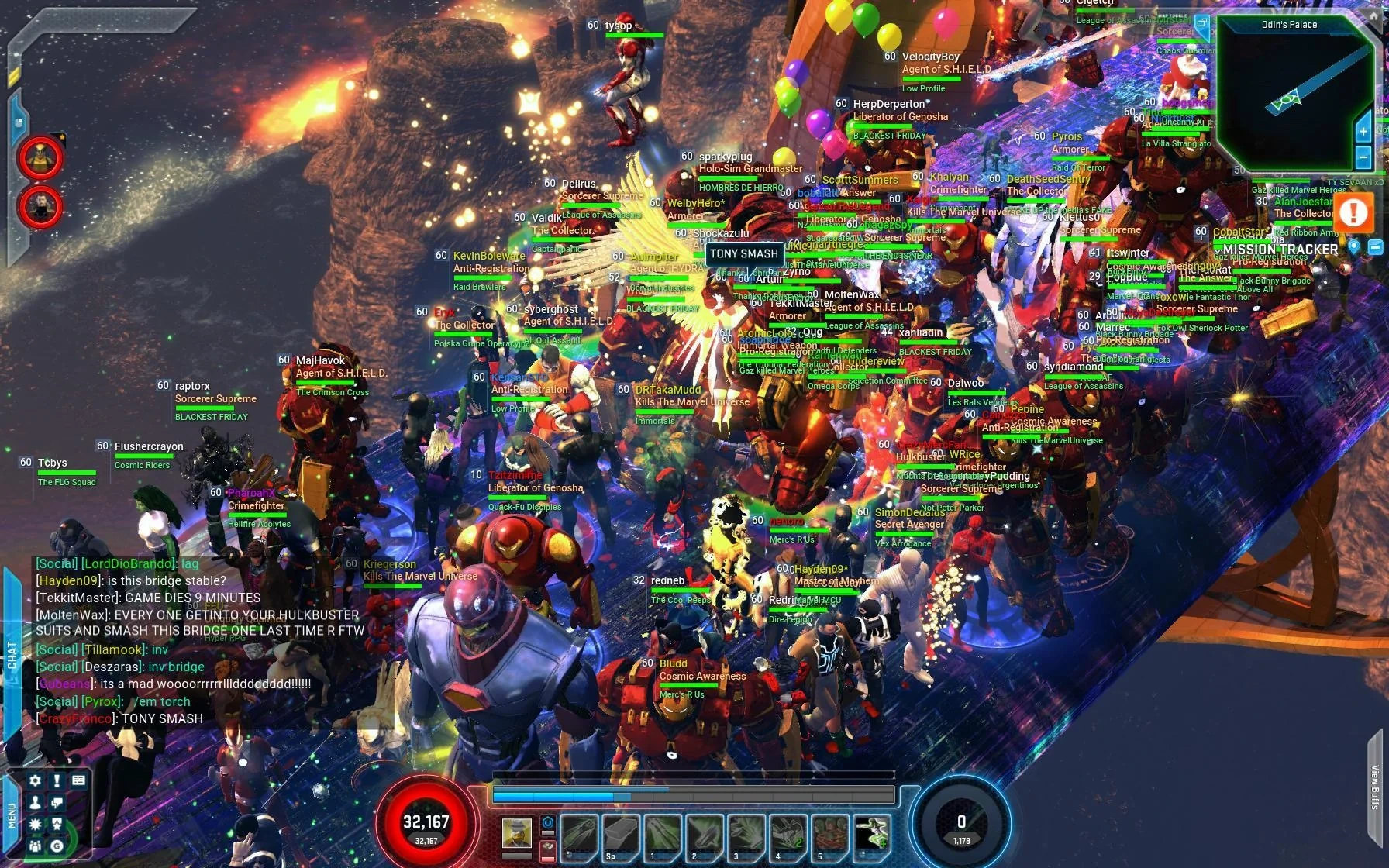Click the G icon in the menu panel
Screen dimensions: 1389x868
coord(57,846)
